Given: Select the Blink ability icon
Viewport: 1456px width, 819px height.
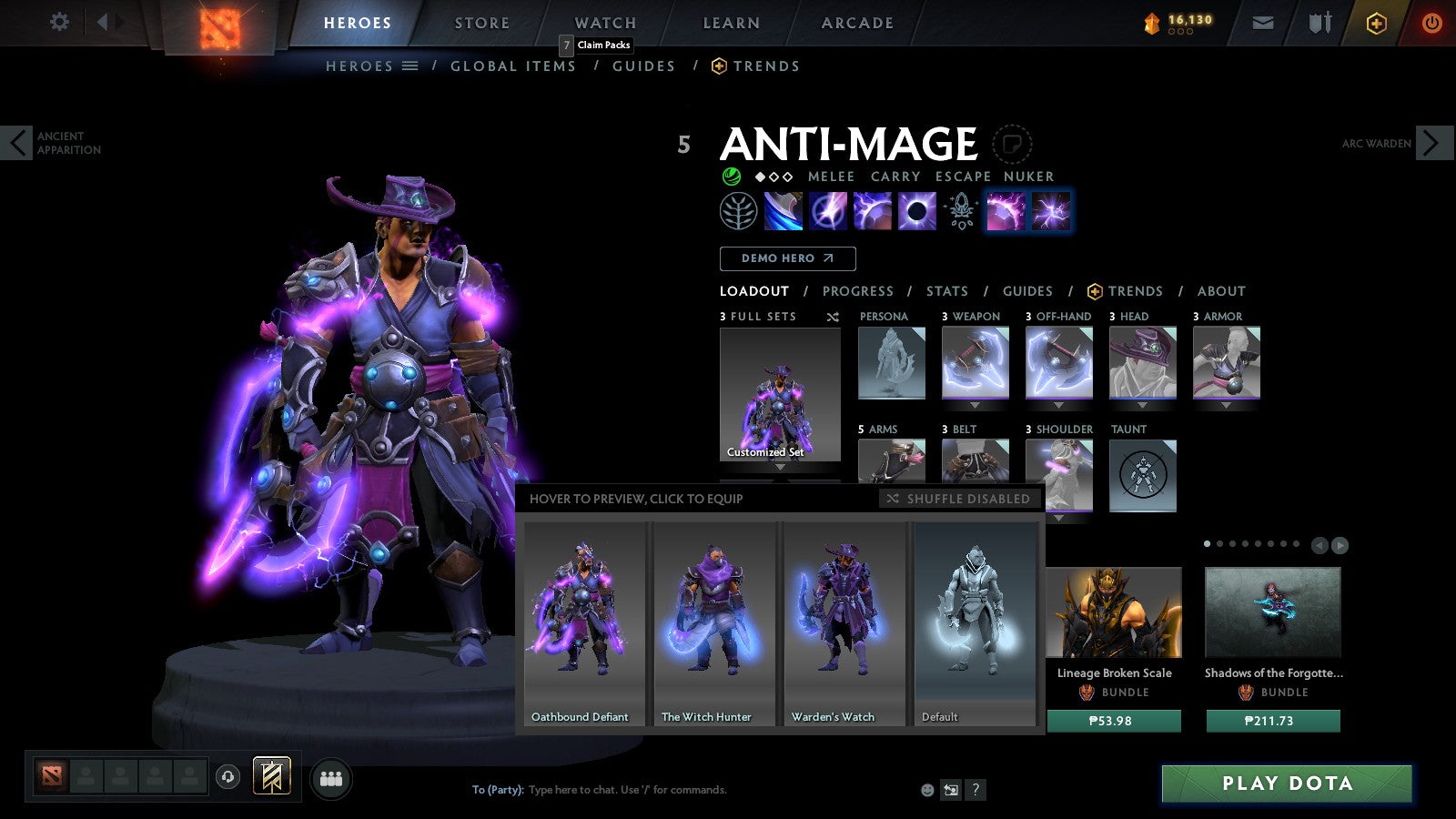Looking at the screenshot, I should (x=827, y=211).
